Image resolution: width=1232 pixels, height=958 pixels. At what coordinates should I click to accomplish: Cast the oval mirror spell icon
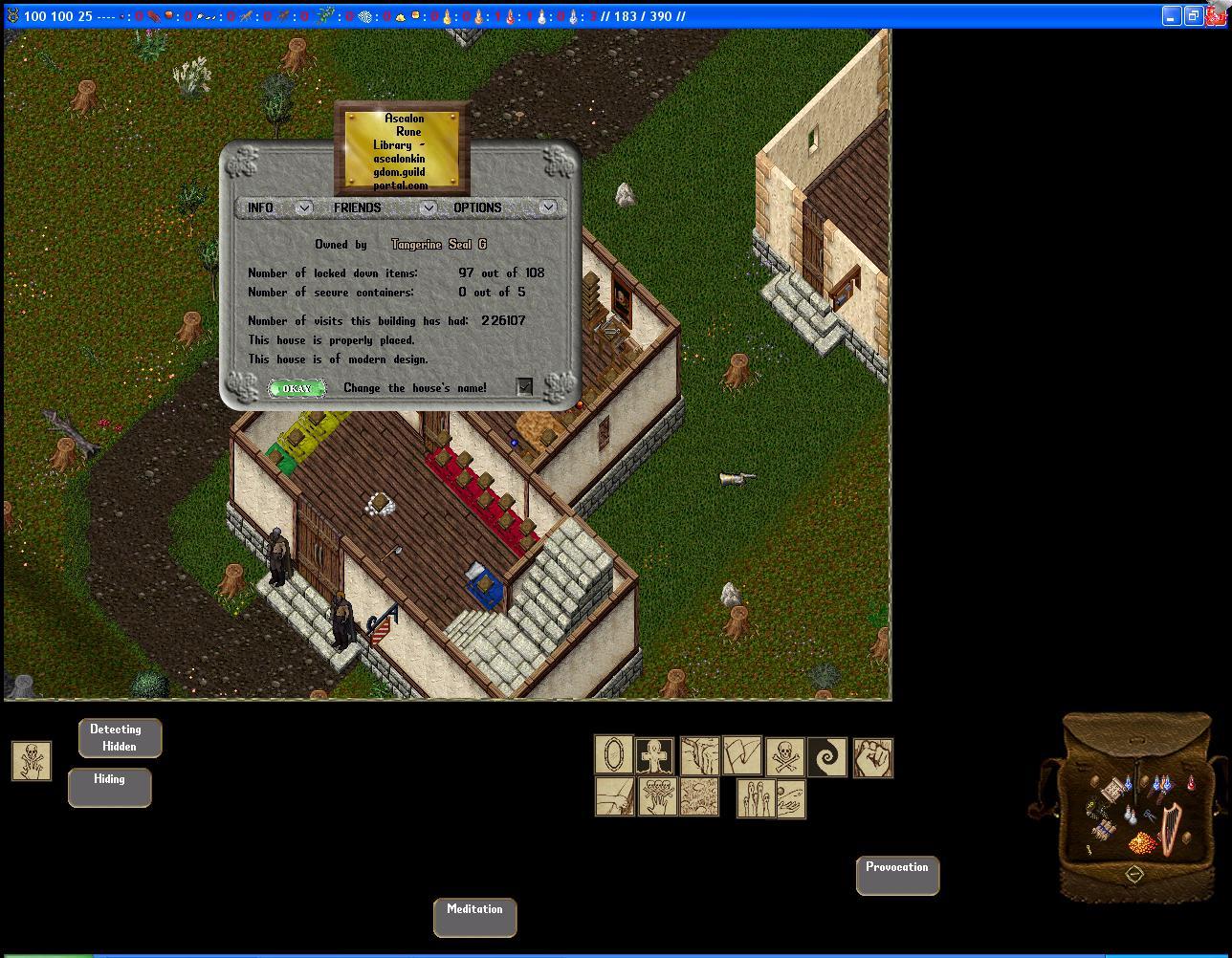tap(614, 754)
